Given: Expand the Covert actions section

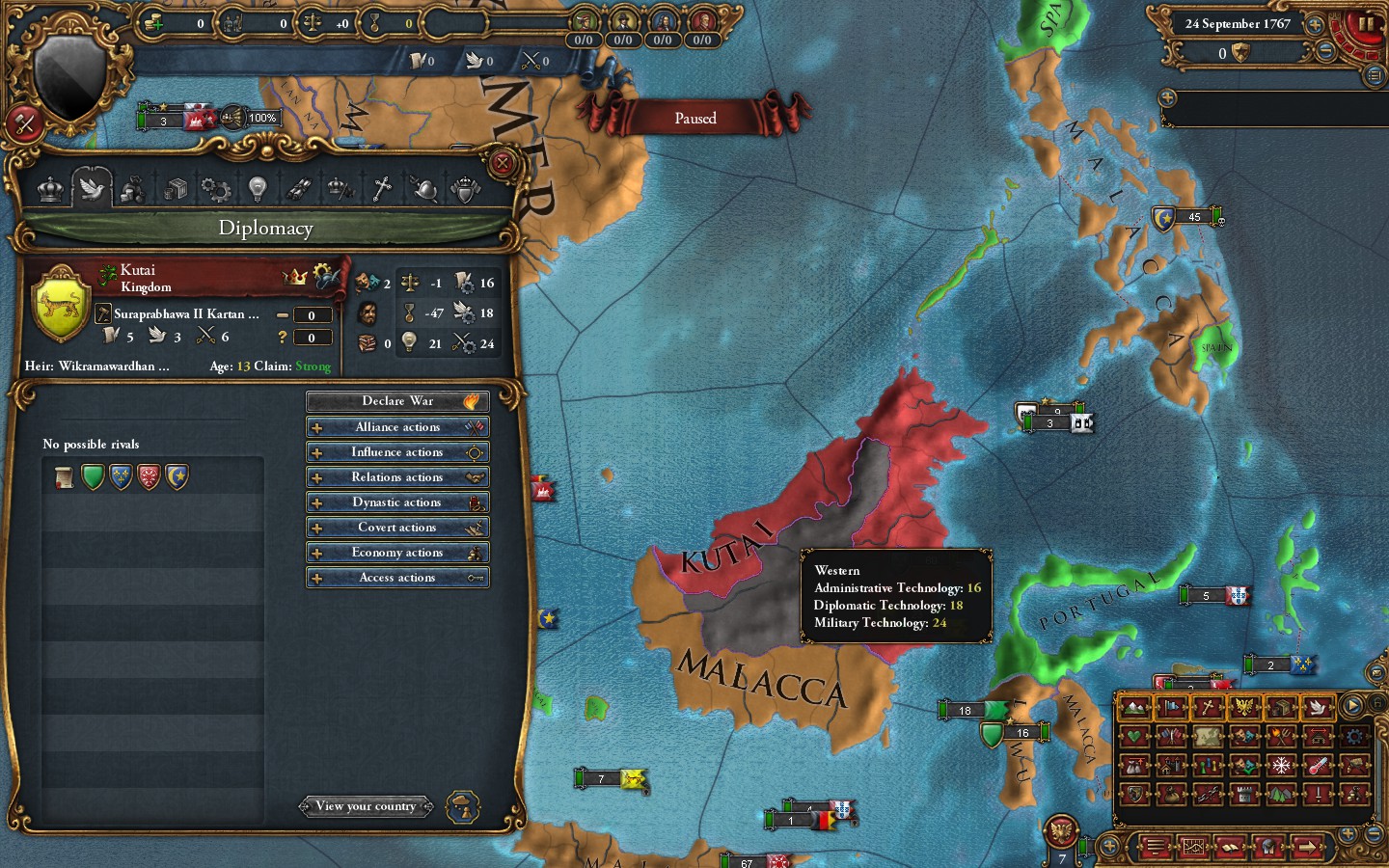Looking at the screenshot, I should coord(397,527).
